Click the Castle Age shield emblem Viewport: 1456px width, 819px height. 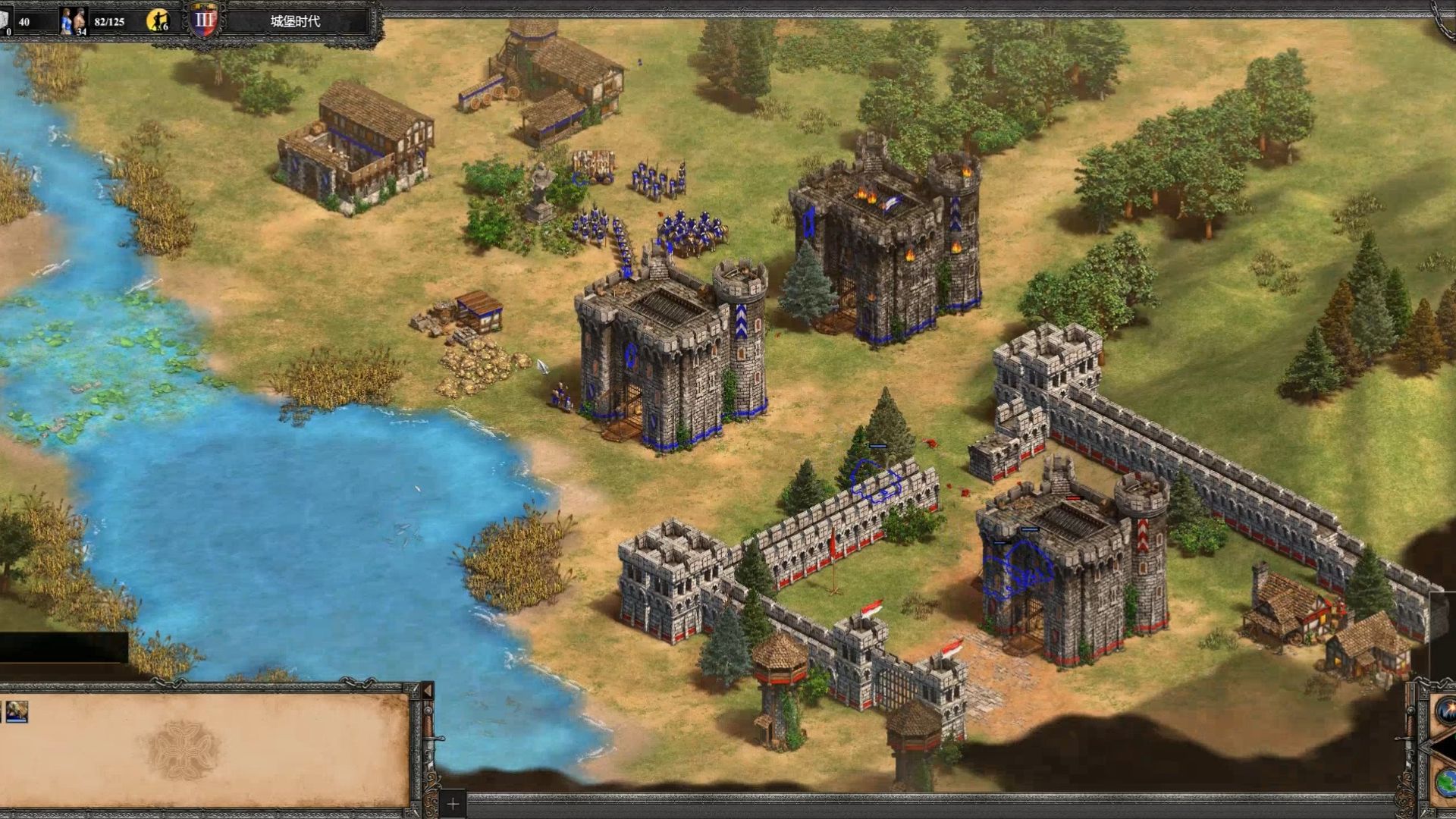point(204,20)
